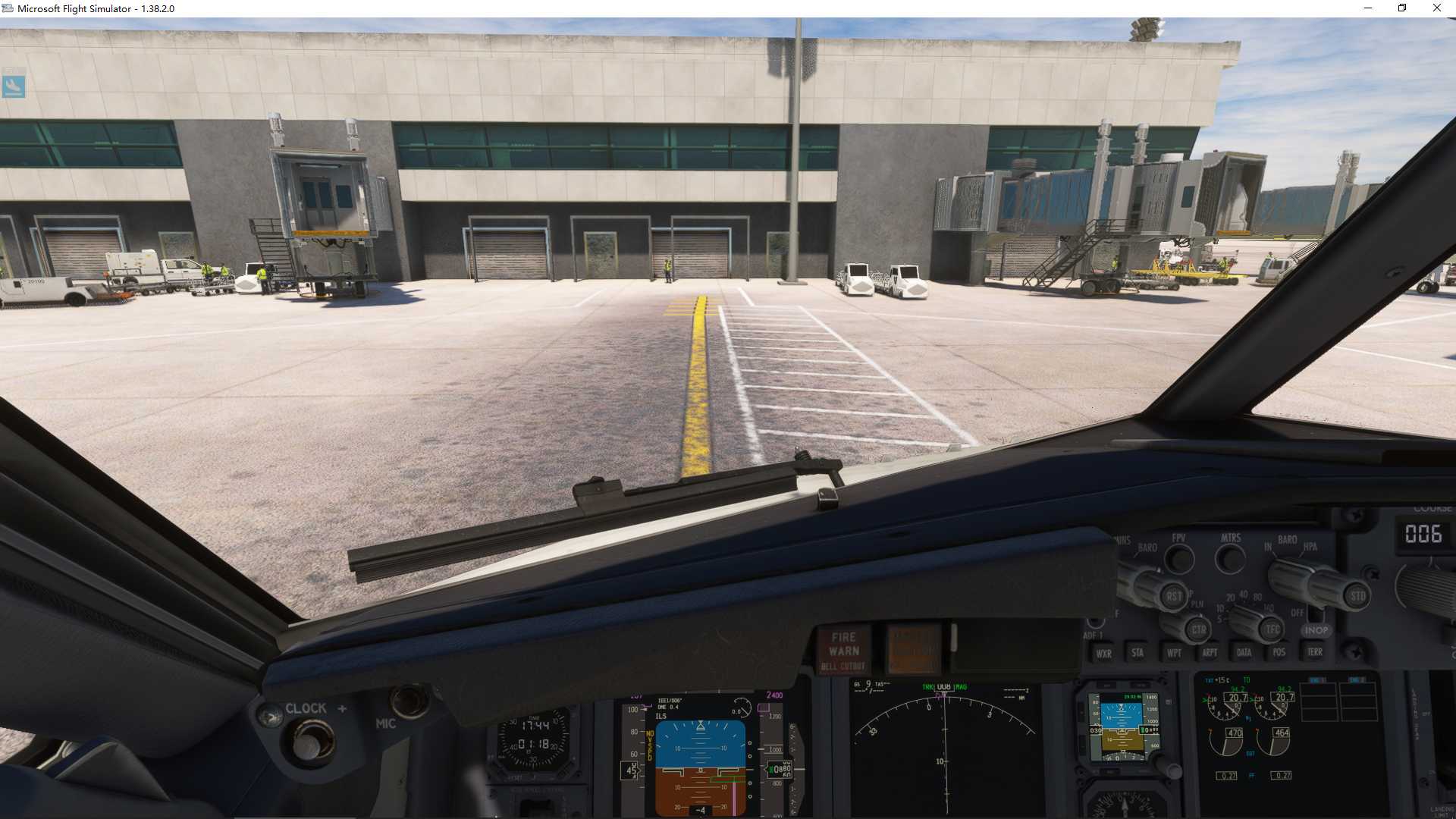
Task: Enable the TERR terrain display button
Action: pyautogui.click(x=1314, y=652)
